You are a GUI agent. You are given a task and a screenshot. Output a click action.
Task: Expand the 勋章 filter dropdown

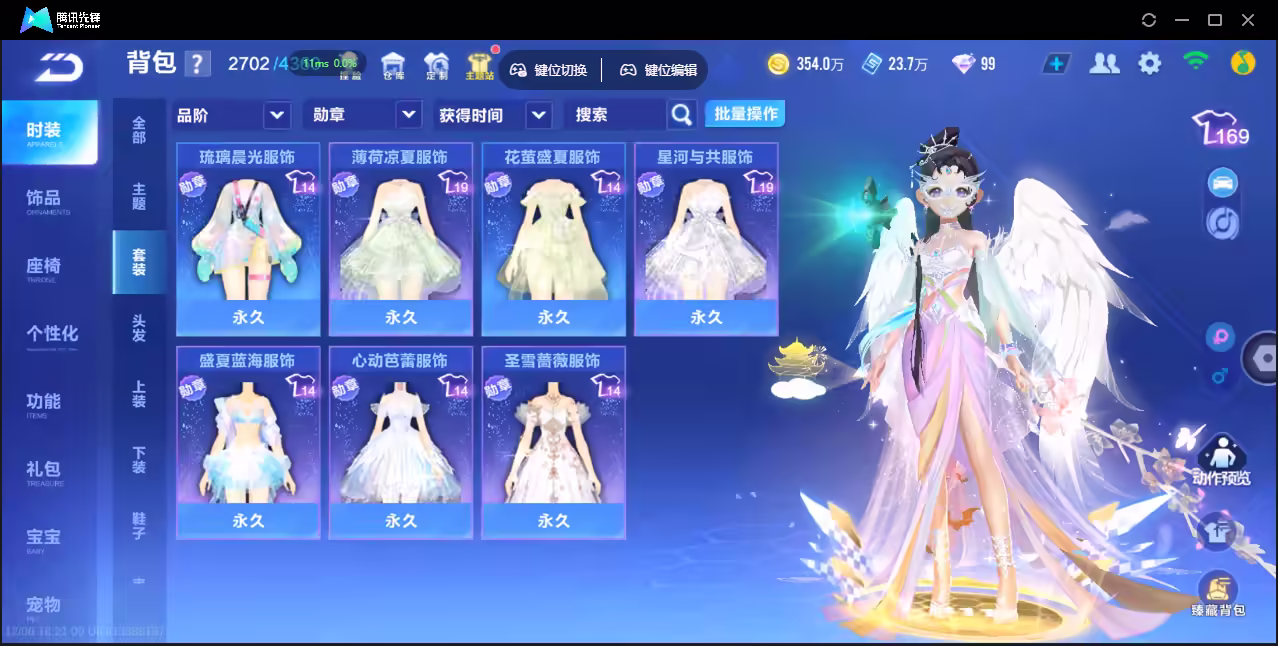tap(408, 115)
